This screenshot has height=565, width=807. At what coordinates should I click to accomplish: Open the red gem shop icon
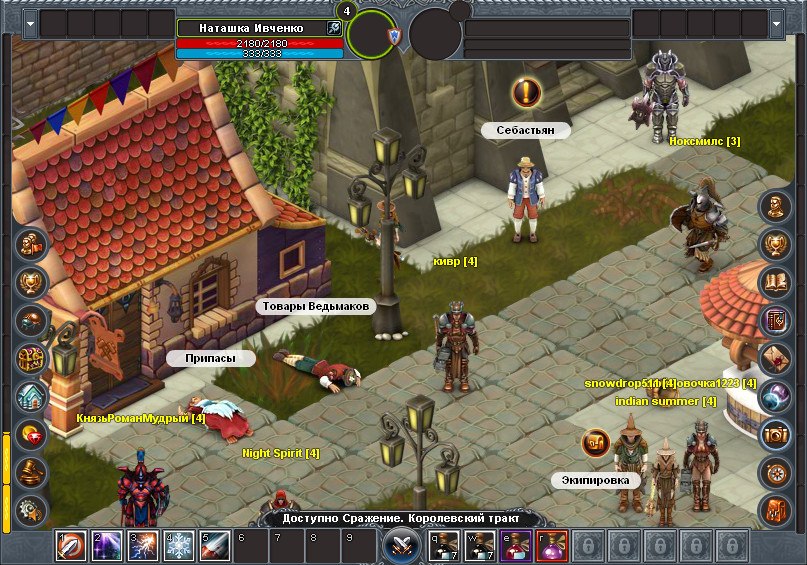point(32,434)
